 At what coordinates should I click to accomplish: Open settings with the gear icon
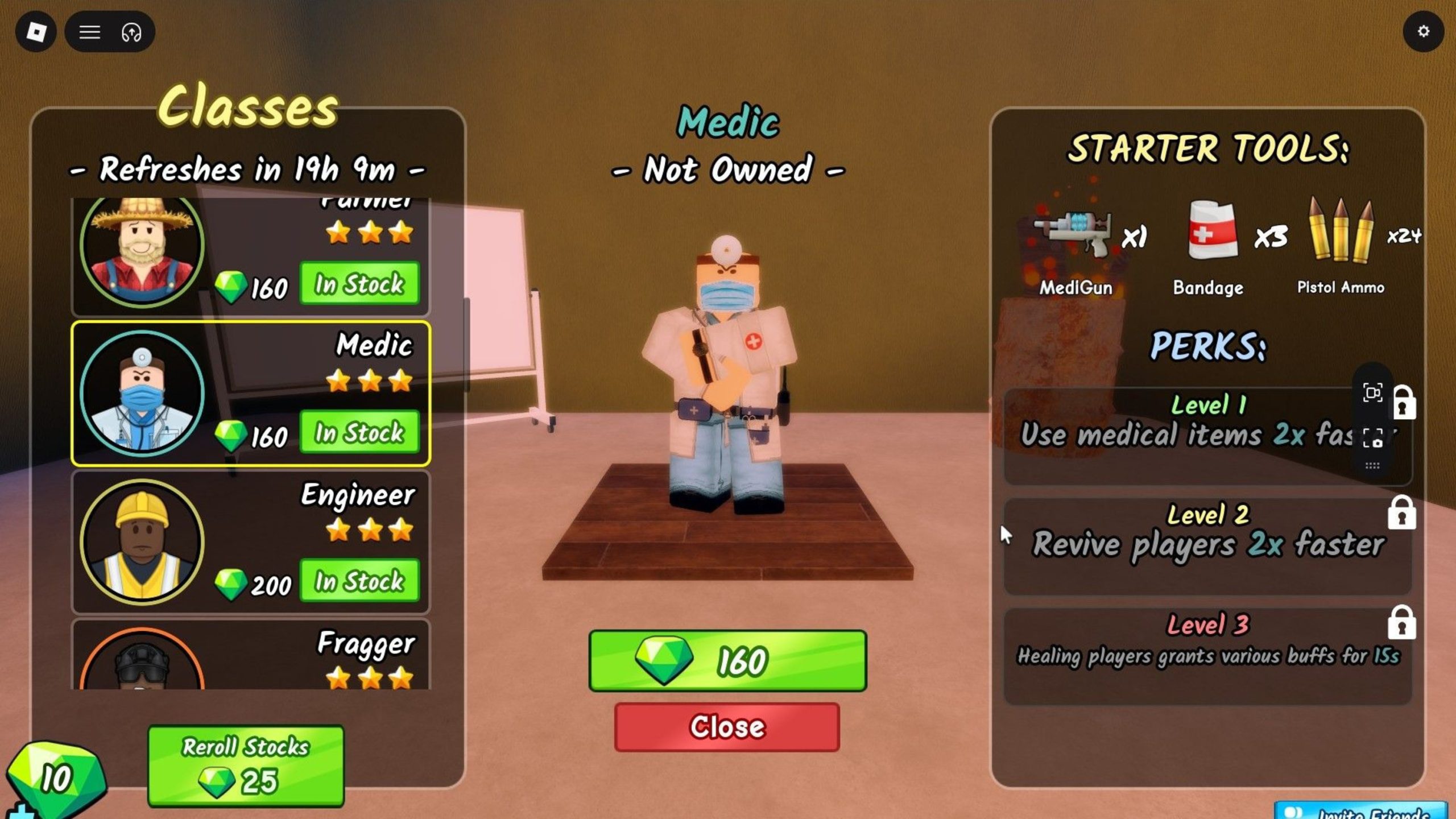pyautogui.click(x=1423, y=31)
